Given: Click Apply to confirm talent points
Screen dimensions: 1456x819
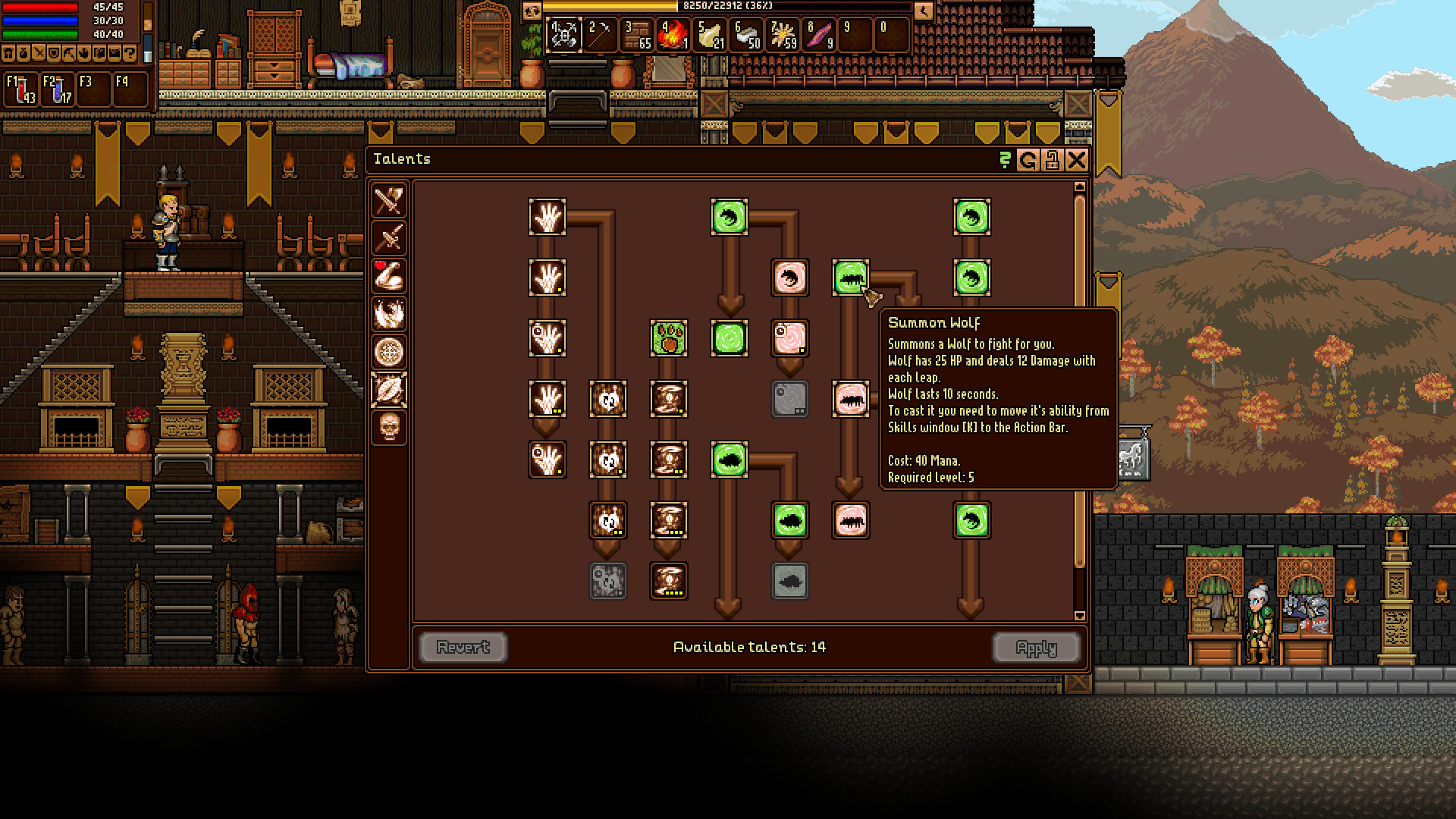Looking at the screenshot, I should click(x=1037, y=647).
